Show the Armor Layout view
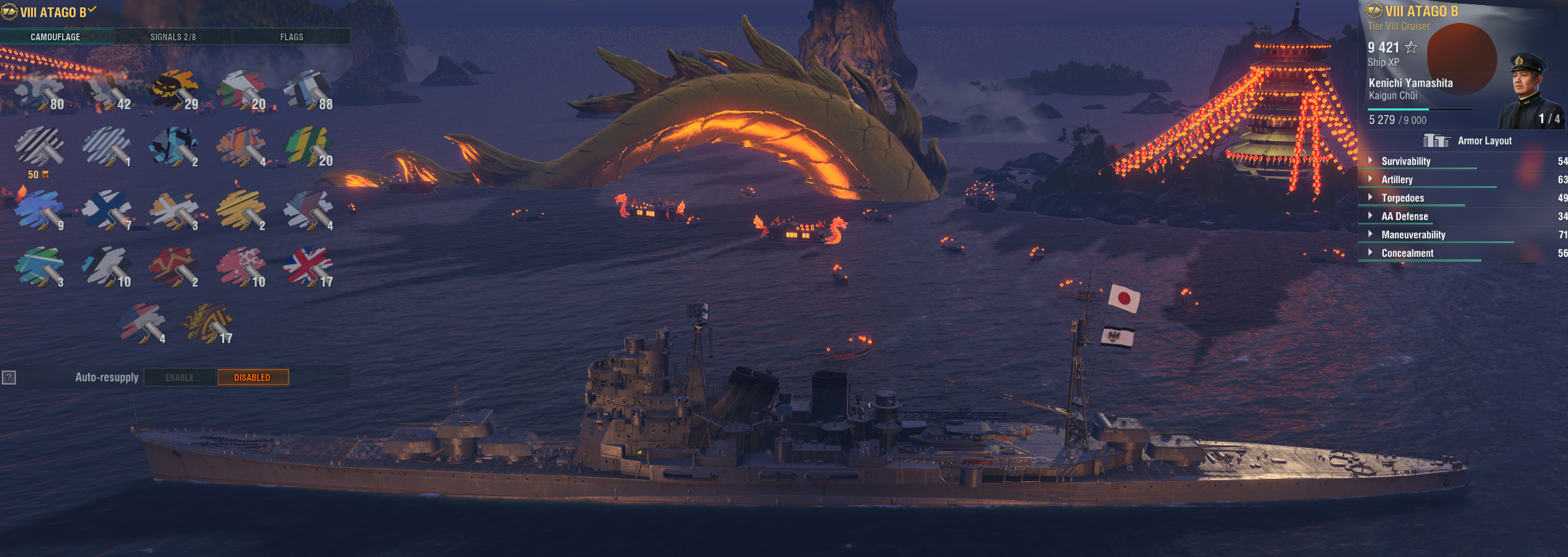The width and height of the screenshot is (1568, 557). point(1468,141)
